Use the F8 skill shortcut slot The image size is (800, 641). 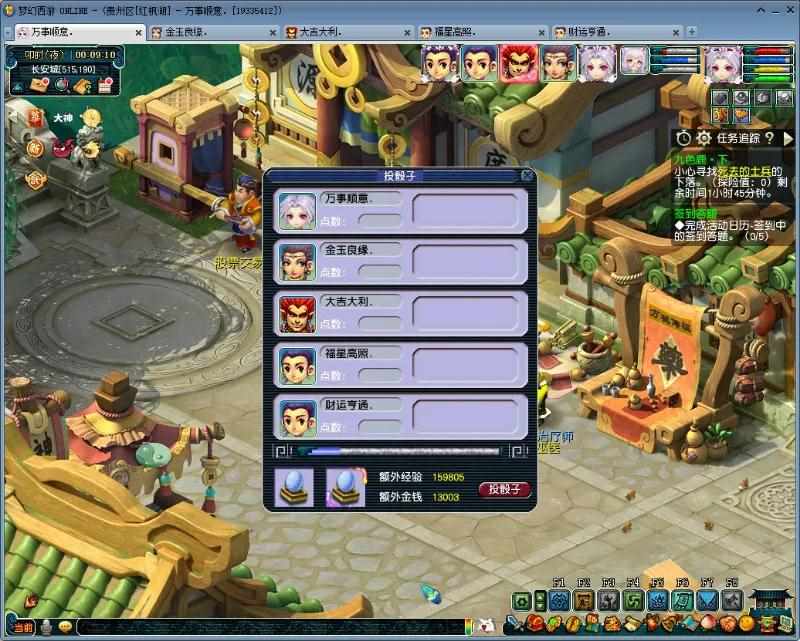[x=732, y=600]
